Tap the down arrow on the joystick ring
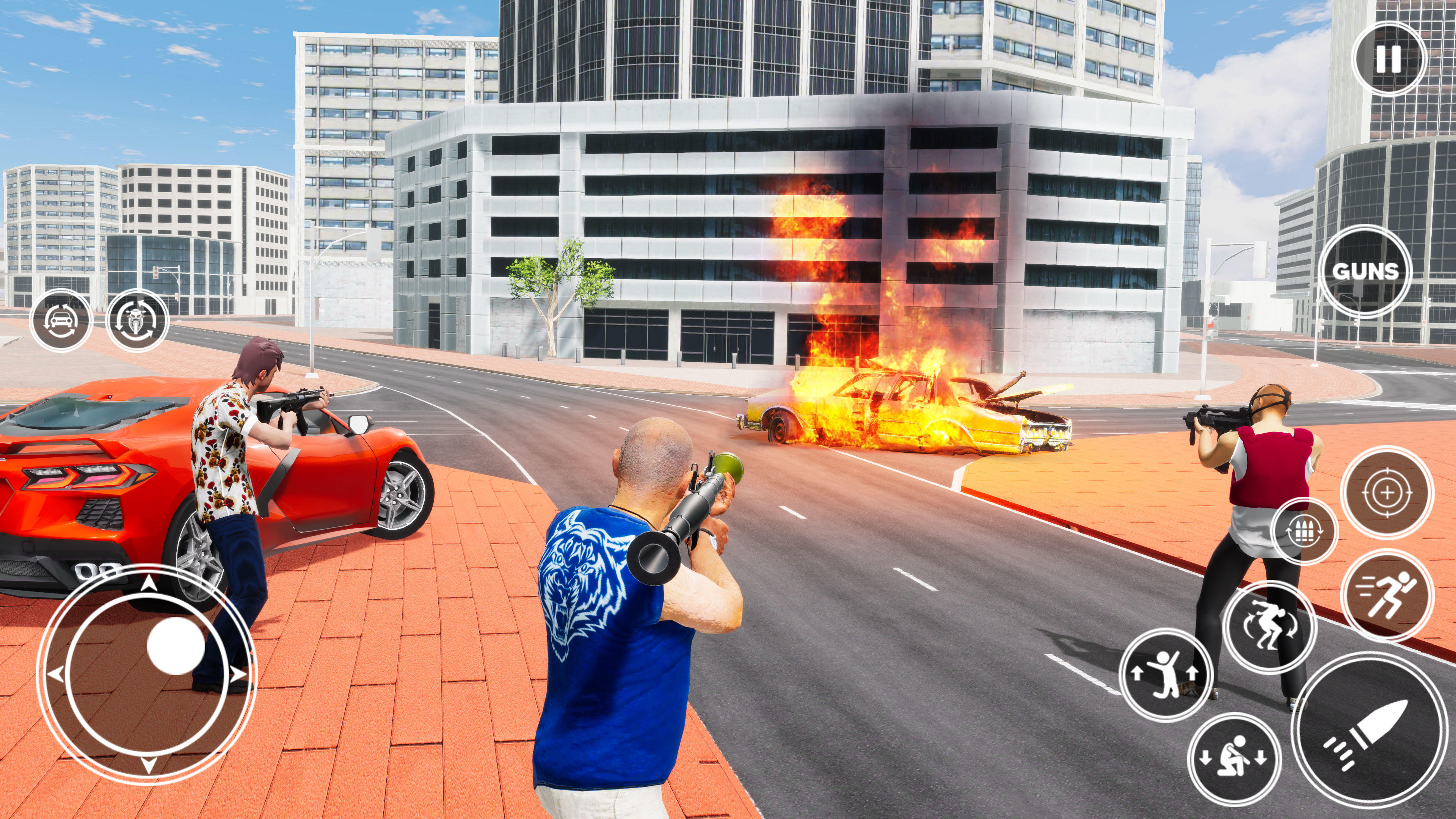 pos(149,766)
